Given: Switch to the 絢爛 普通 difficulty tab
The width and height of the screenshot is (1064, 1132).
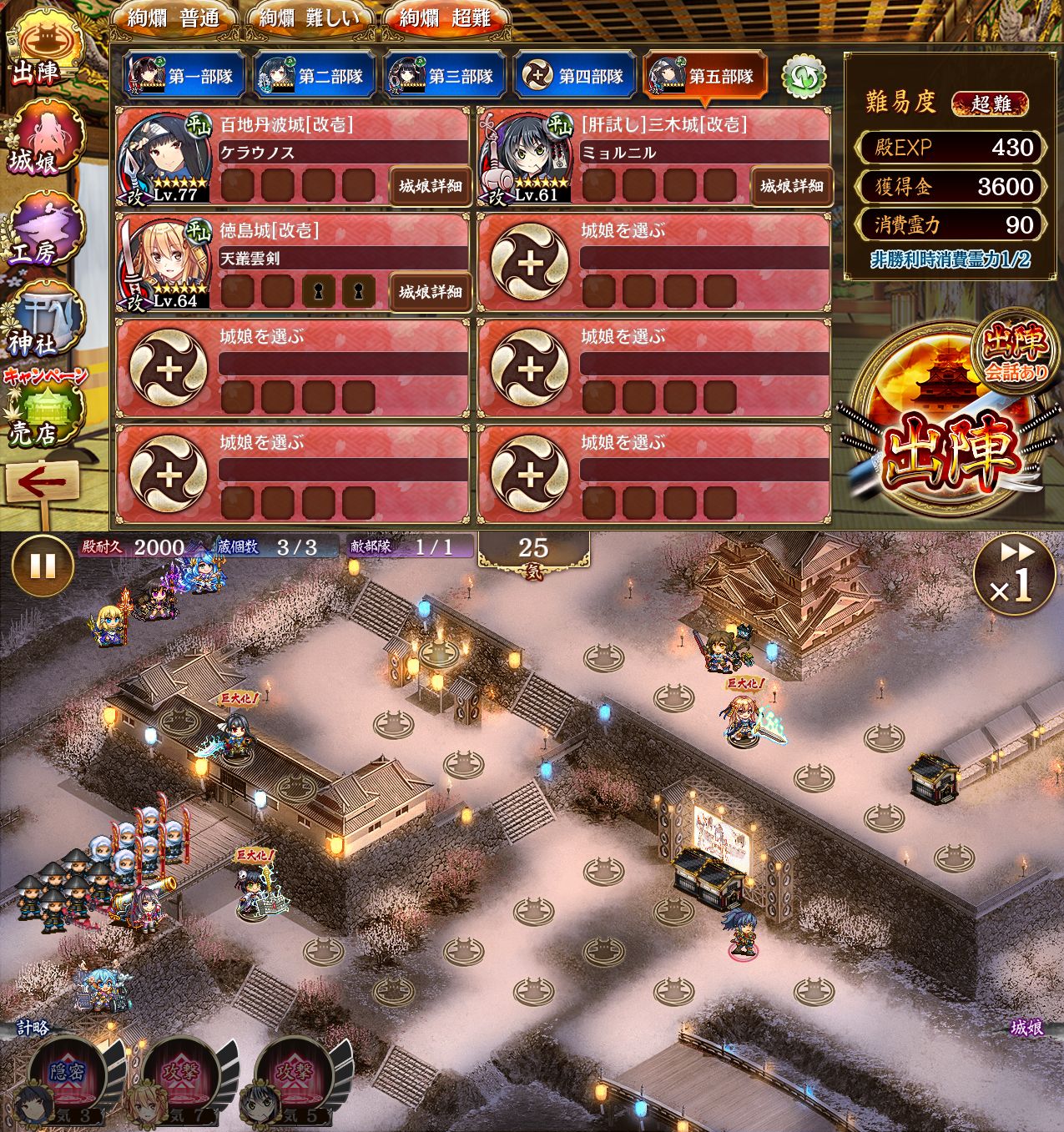Looking at the screenshot, I should point(174,18).
